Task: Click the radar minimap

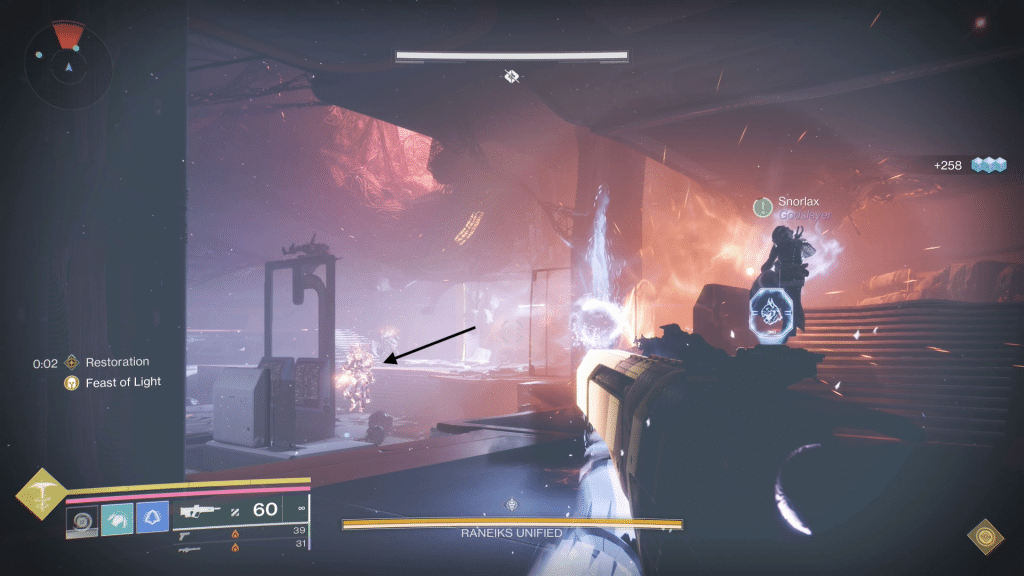Action: [x=68, y=66]
